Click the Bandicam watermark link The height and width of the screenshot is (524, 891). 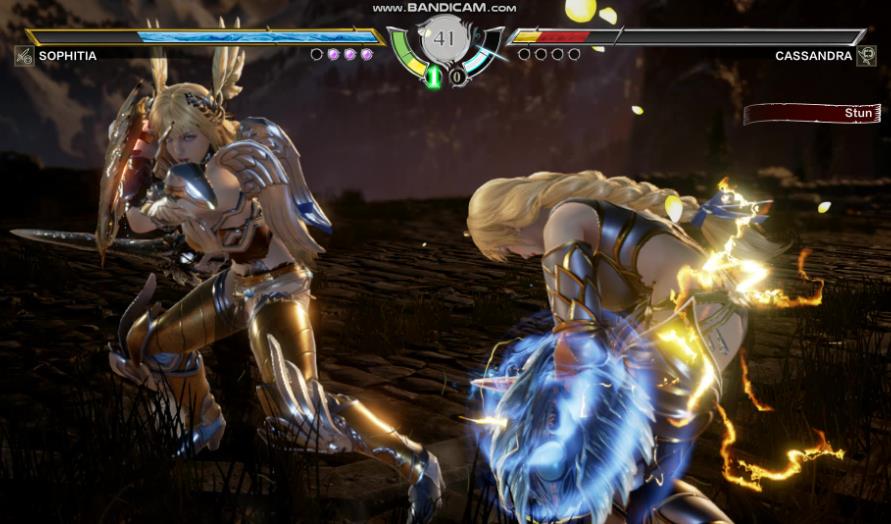(x=444, y=7)
